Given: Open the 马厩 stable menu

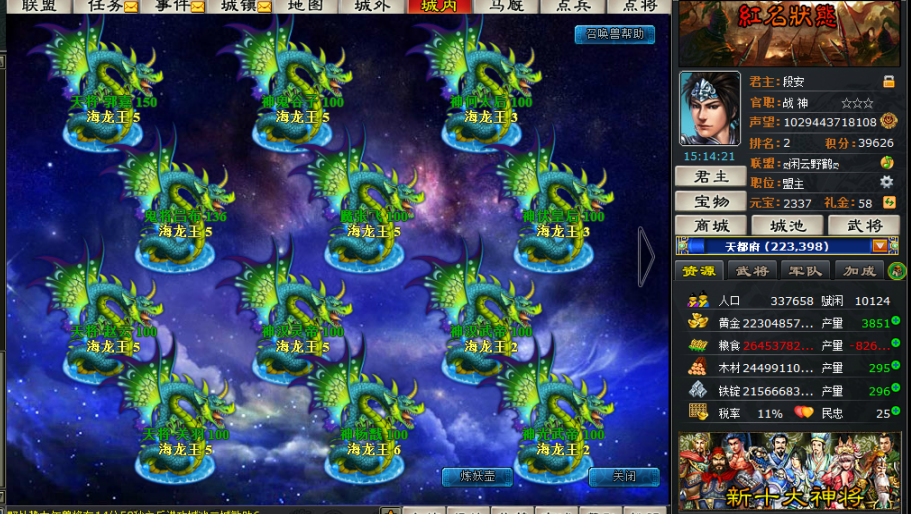Looking at the screenshot, I should [x=505, y=6].
